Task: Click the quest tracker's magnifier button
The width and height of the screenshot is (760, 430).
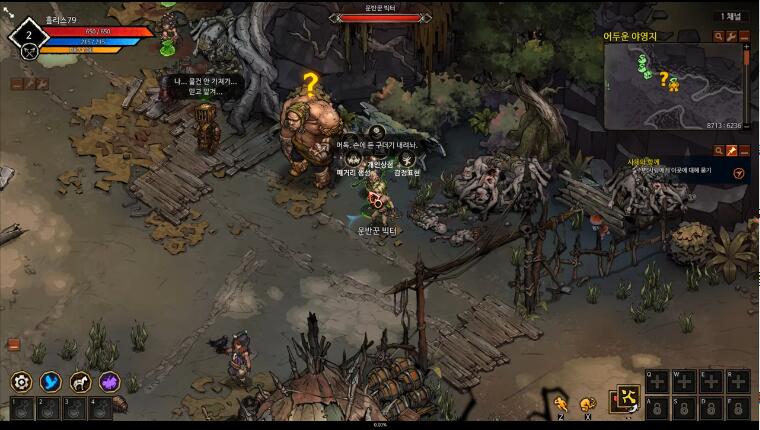Action: tap(718, 150)
